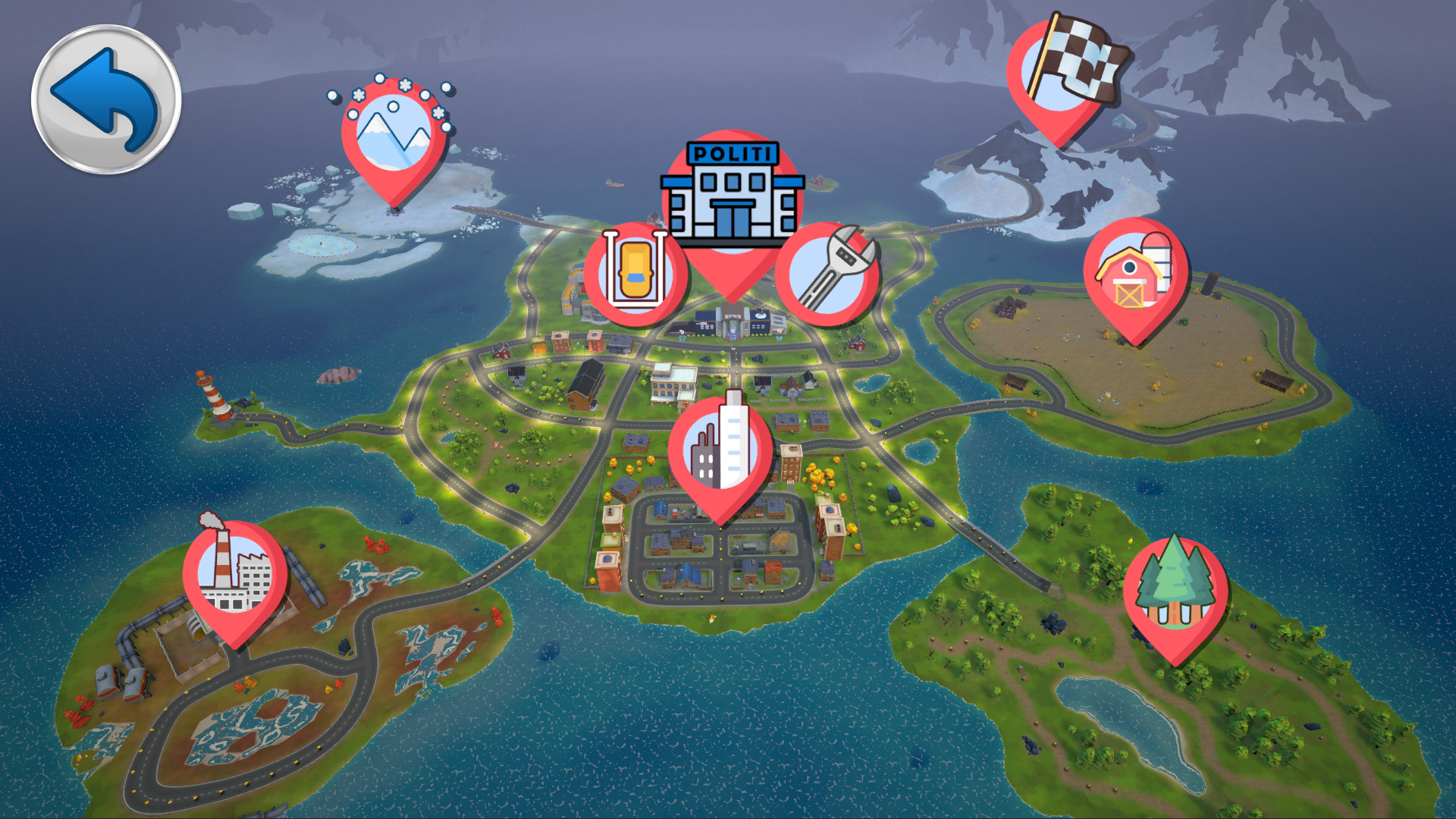Open the wrench workshop marker
This screenshot has width=1456, height=819.
click(x=828, y=273)
